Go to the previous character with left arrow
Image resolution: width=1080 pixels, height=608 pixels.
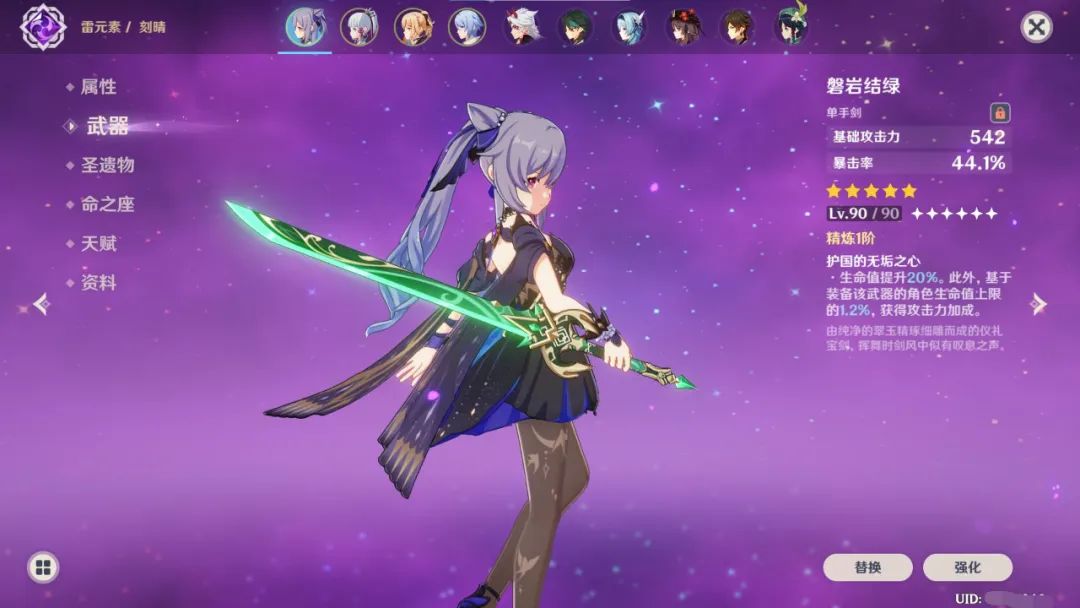coord(41,304)
